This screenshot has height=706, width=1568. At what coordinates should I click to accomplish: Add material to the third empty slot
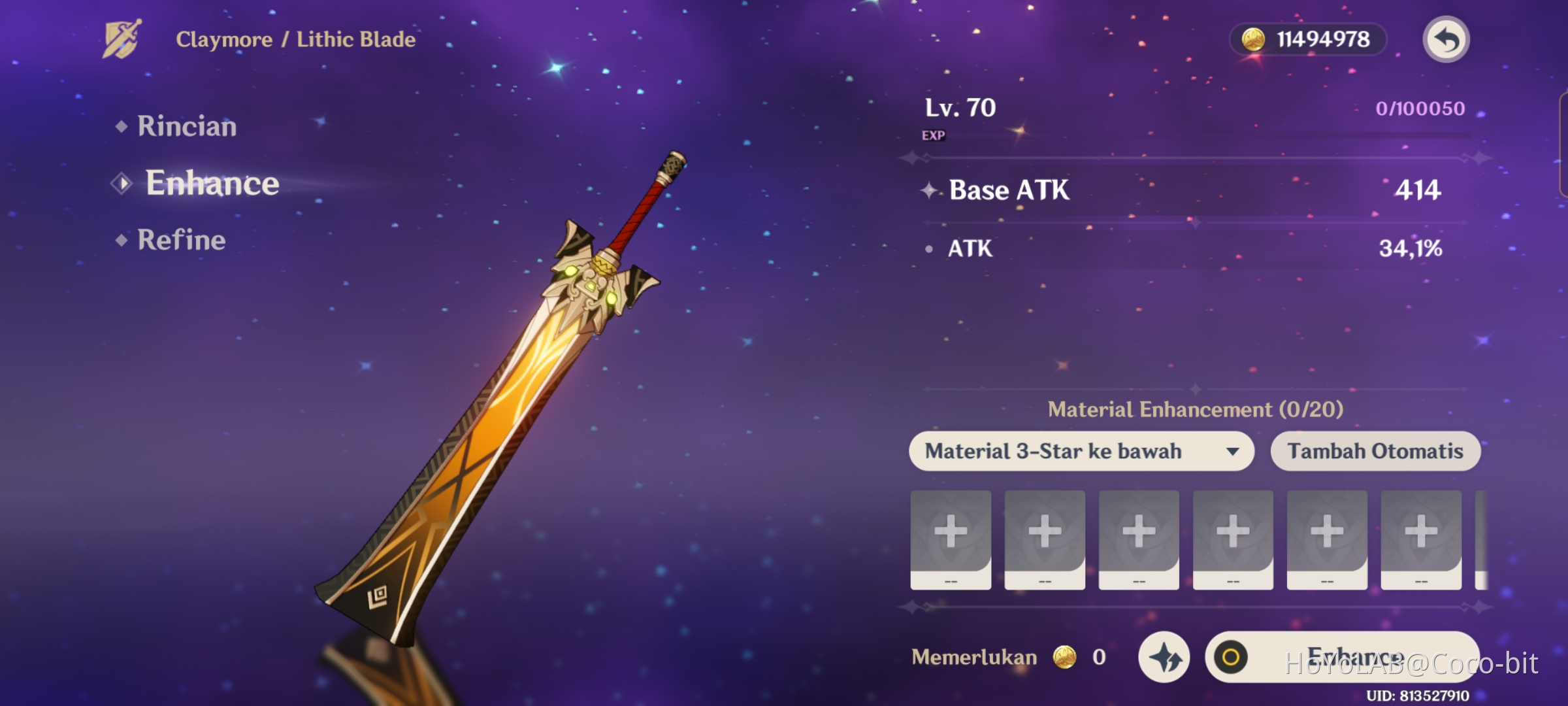click(x=1138, y=539)
